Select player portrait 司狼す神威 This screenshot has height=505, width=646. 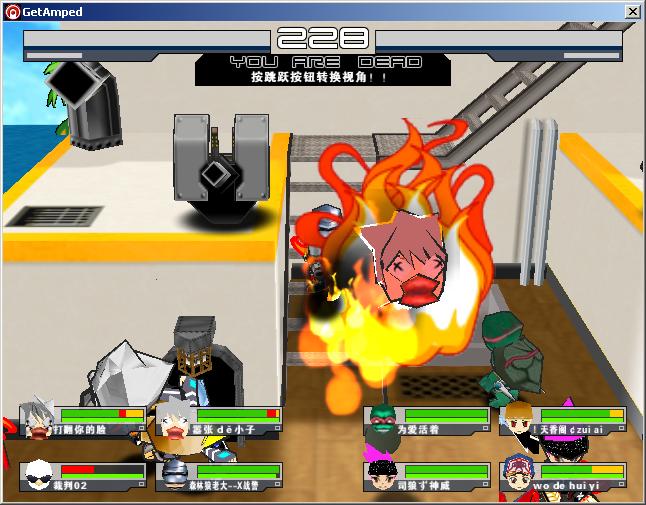[x=381, y=475]
